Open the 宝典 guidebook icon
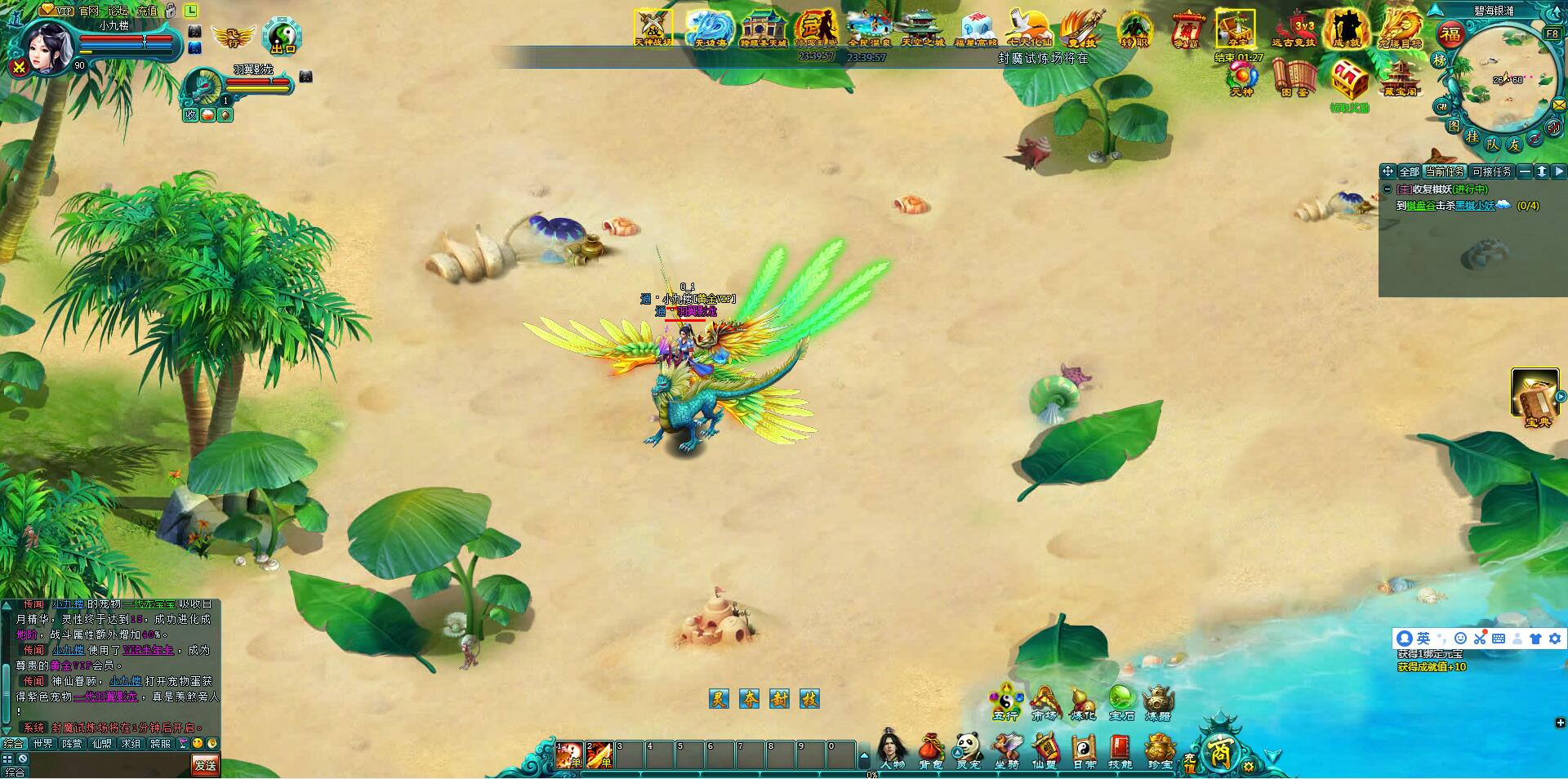This screenshot has height=779, width=1568. point(1535,396)
